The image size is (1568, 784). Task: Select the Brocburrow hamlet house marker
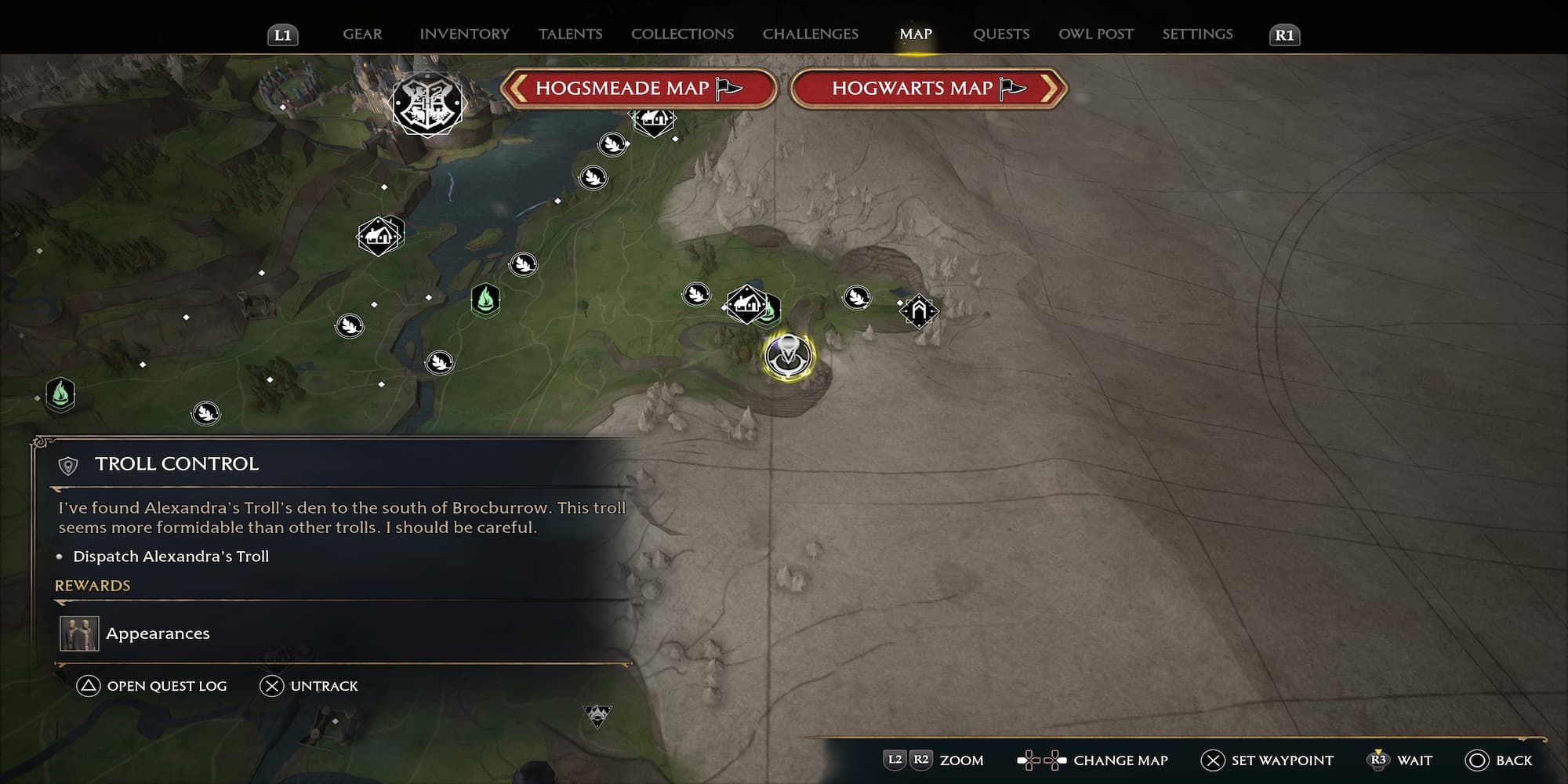pyautogui.click(x=746, y=303)
